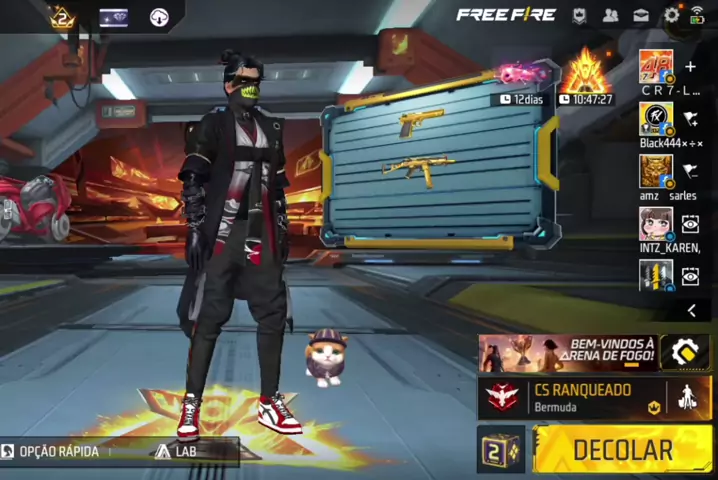Open the loadout figure icon beside CS Ranqueado
This screenshot has height=480, width=718.
(688, 397)
